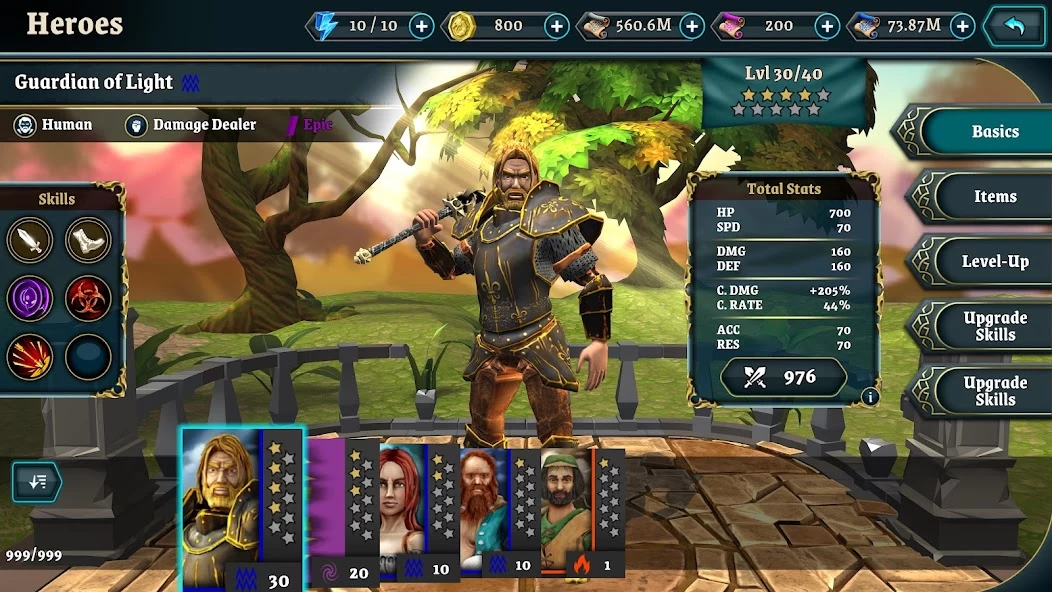Choose the boot skill icon
Viewport: 1052px width, 592px height.
coord(88,240)
